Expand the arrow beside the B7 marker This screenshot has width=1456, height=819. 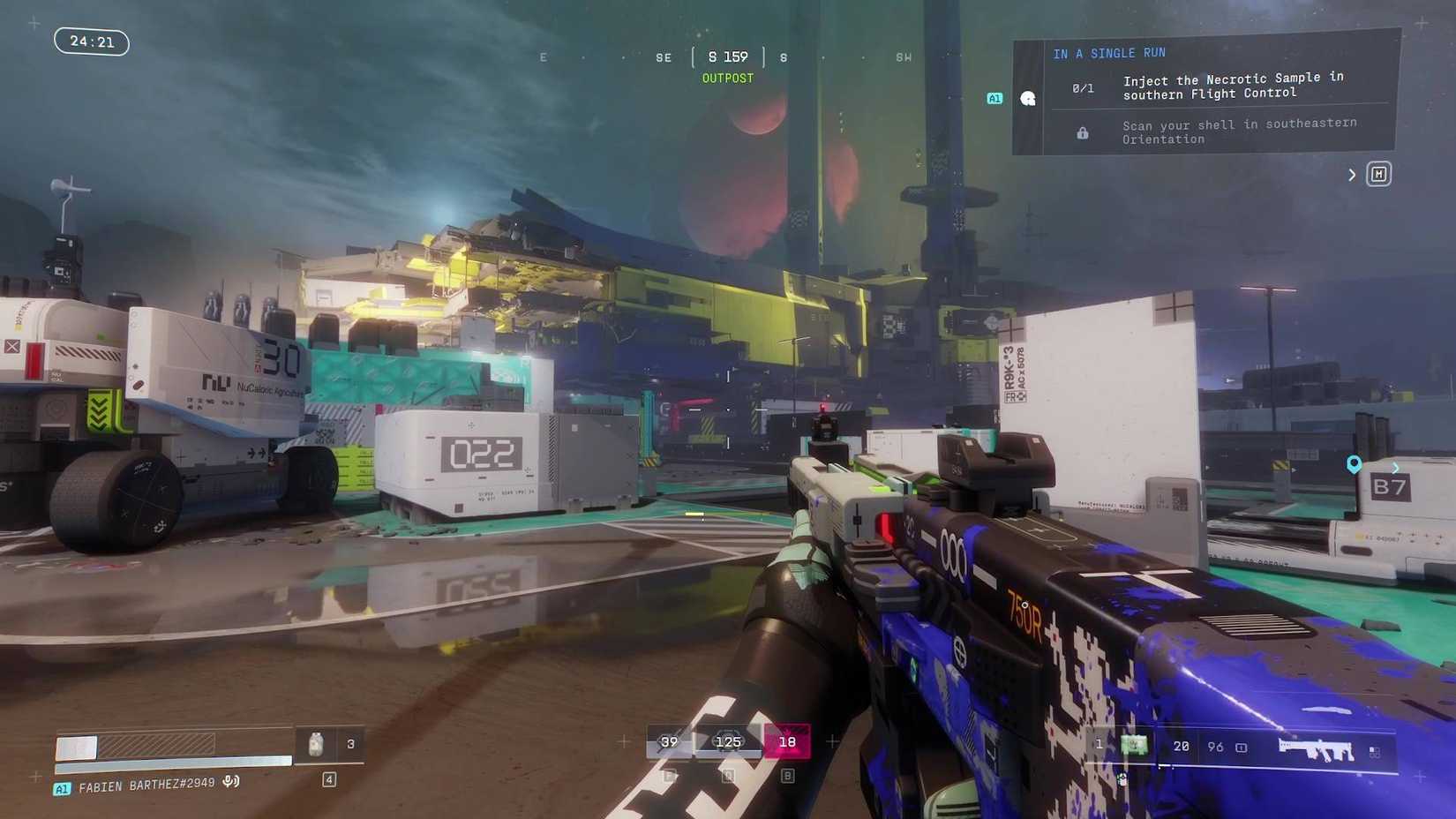[1395, 469]
